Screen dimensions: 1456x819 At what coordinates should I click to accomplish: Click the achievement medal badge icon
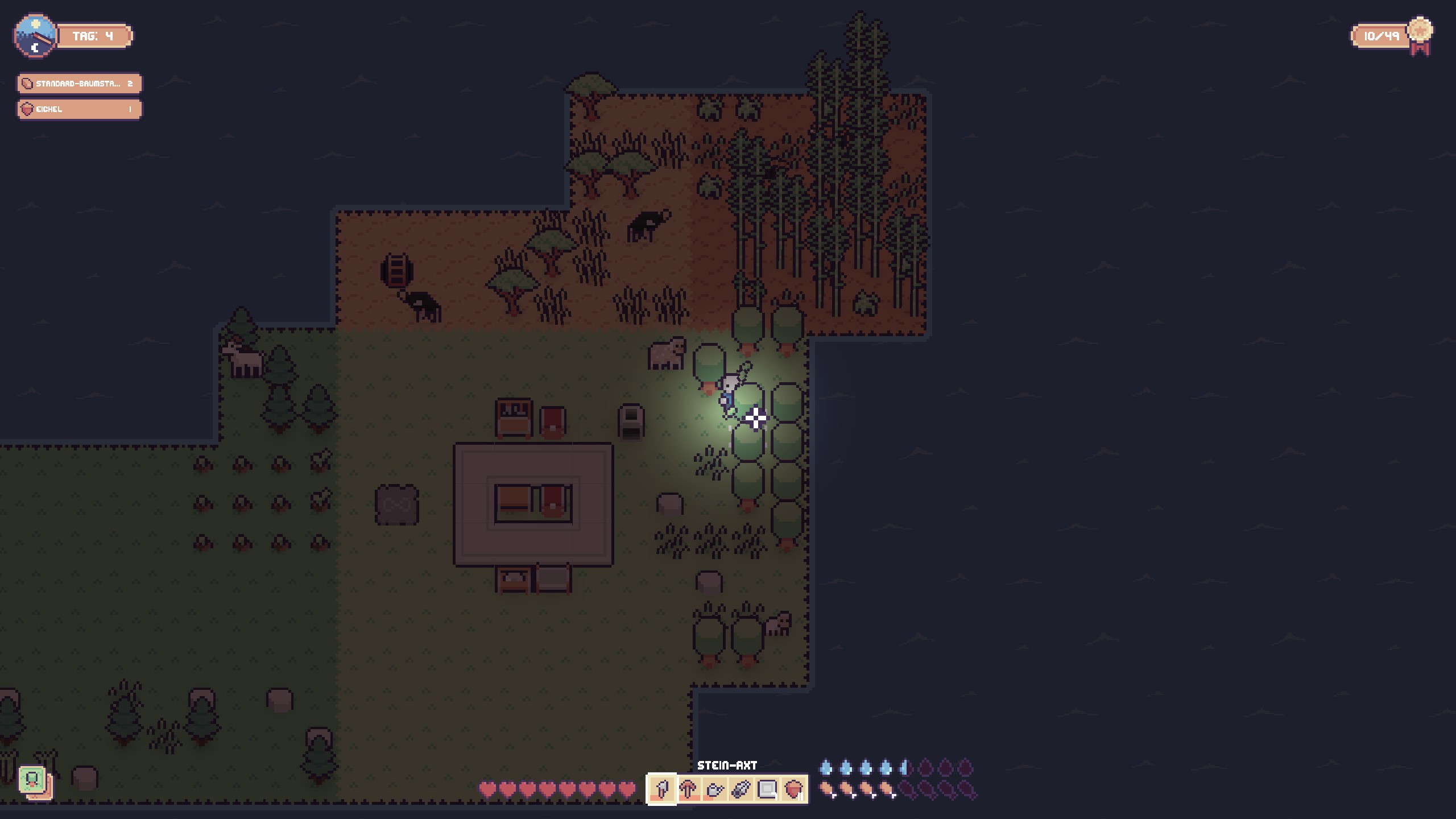(1420, 34)
